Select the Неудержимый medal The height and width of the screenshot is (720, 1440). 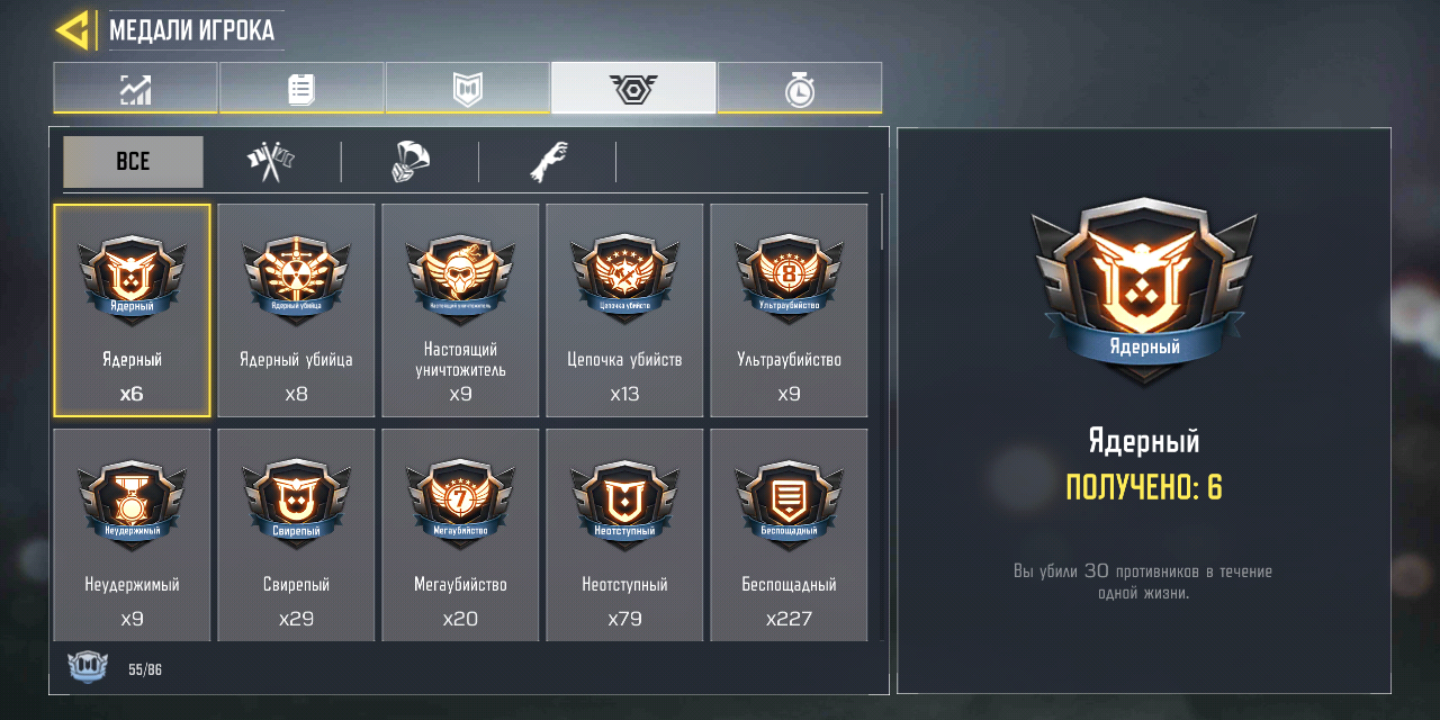[132, 535]
